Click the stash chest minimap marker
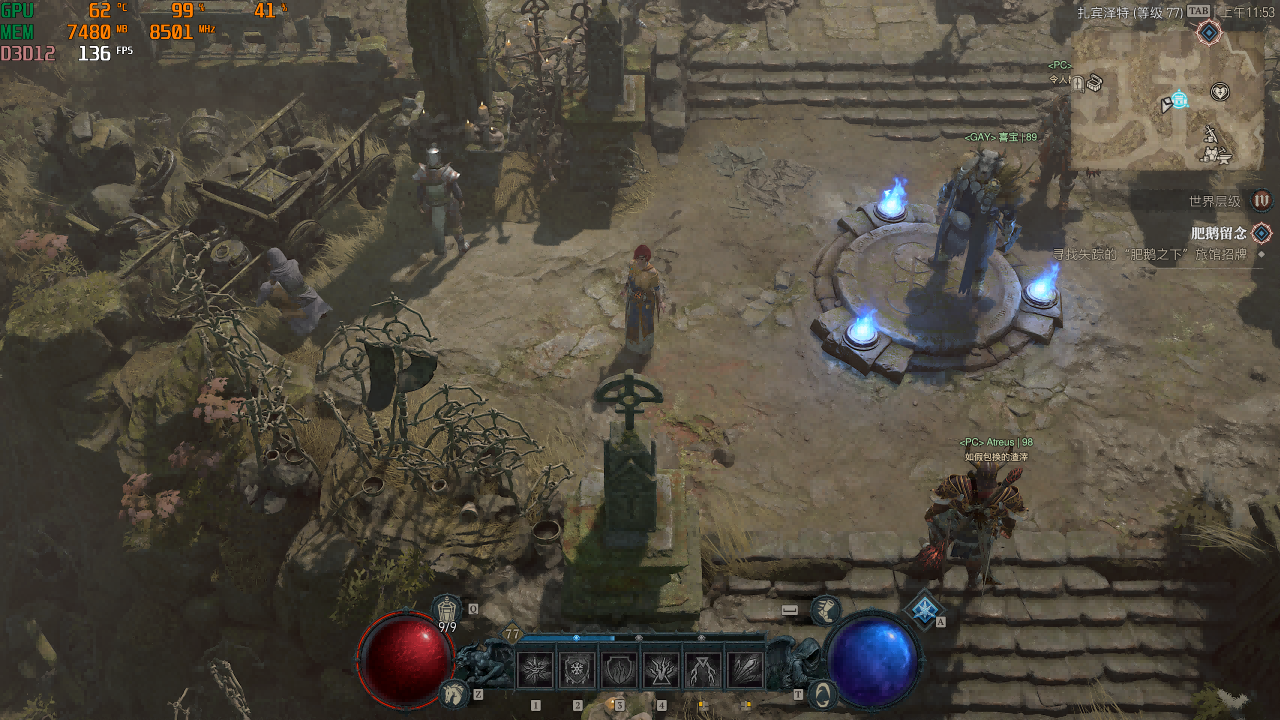Viewport: 1280px width, 720px height. click(1095, 82)
